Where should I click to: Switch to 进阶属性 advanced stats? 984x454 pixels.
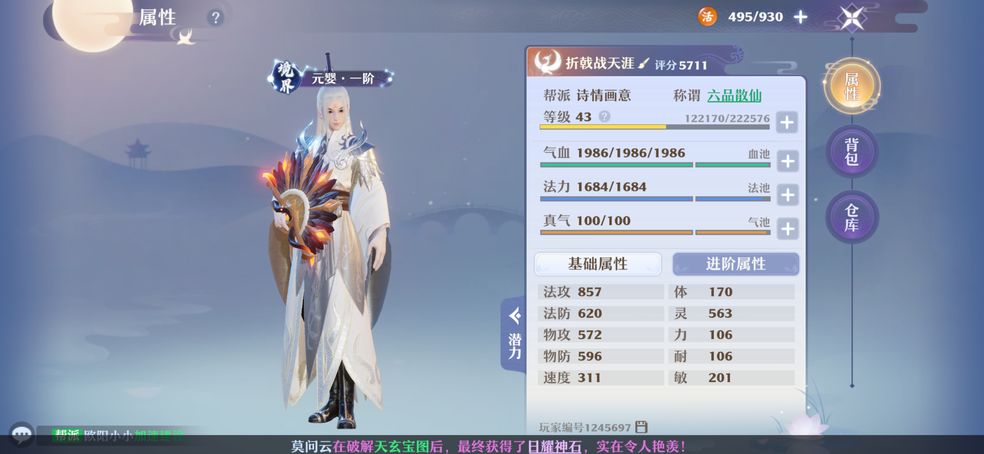click(735, 264)
